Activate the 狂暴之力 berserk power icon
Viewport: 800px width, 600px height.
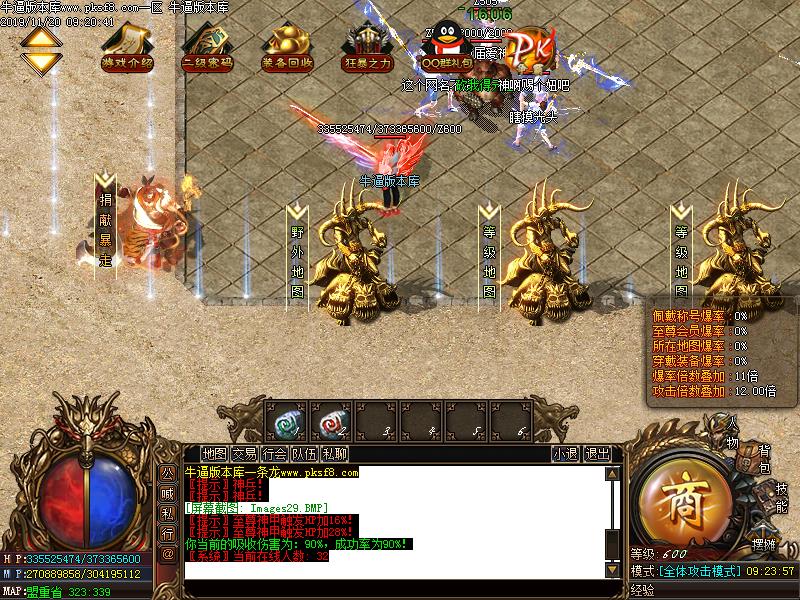[367, 47]
